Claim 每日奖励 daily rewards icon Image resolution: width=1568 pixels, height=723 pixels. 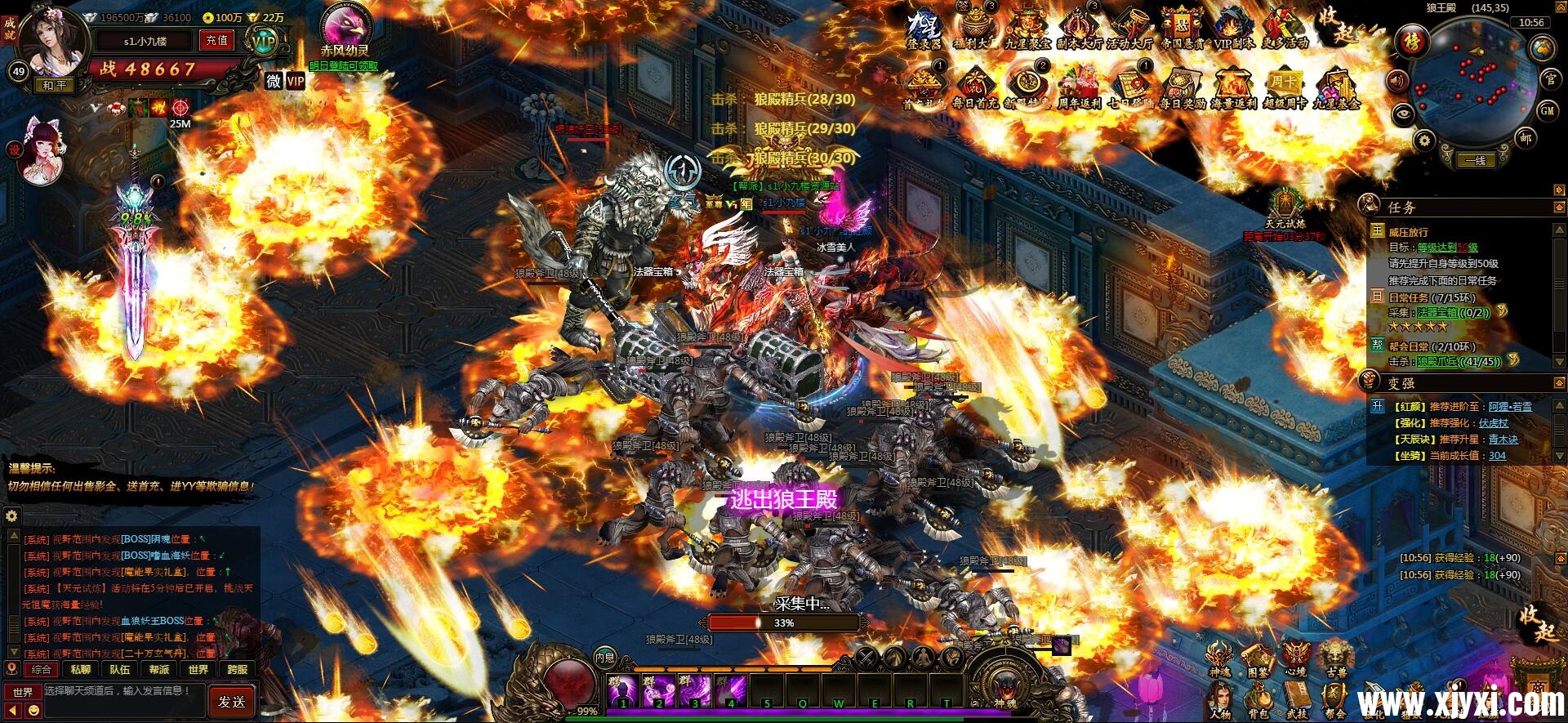click(1183, 83)
